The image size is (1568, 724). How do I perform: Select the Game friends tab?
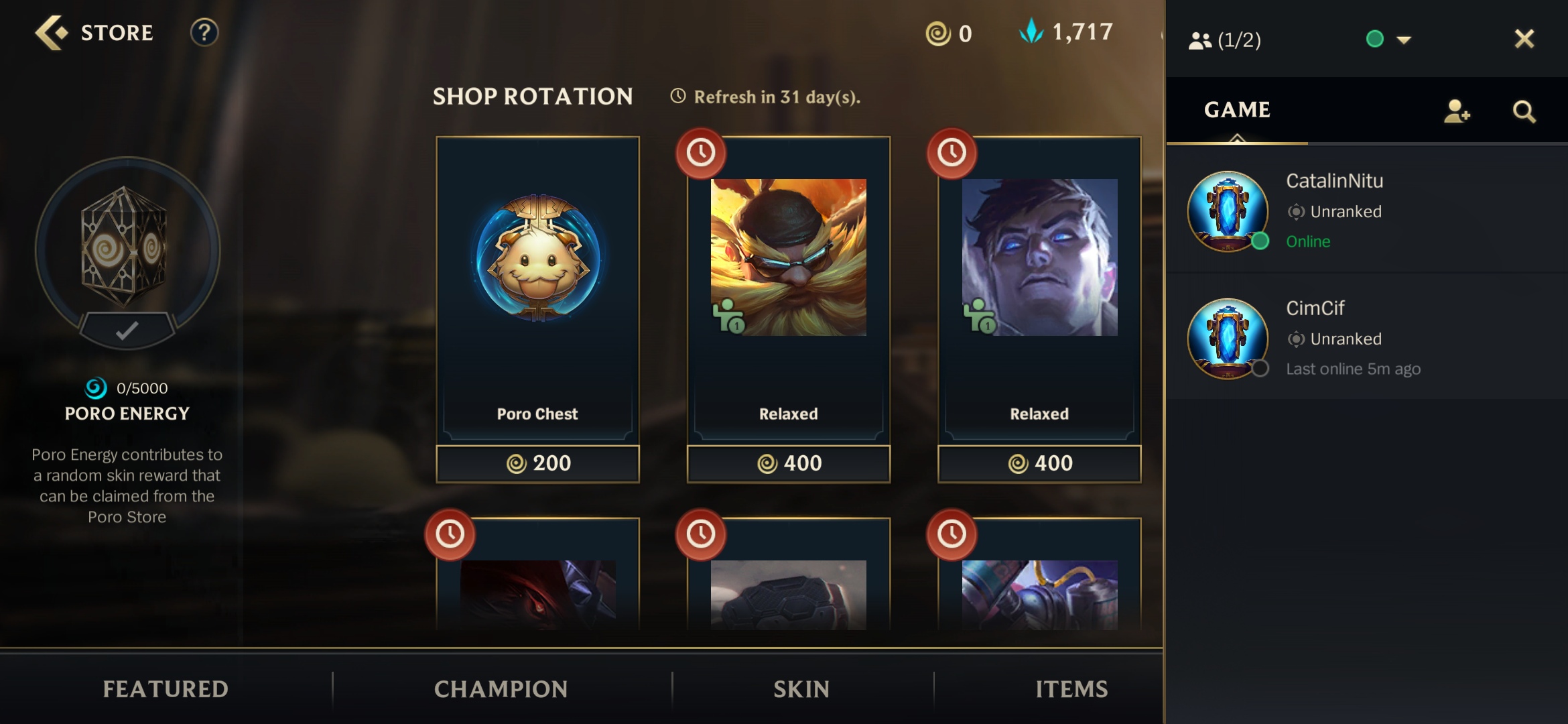[1237, 110]
